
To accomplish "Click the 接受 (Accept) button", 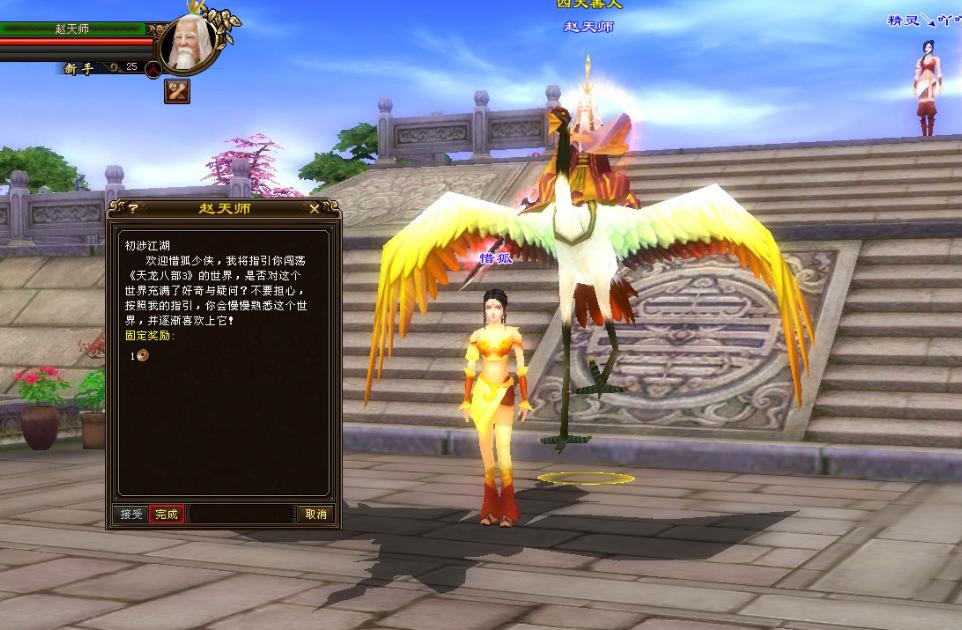I will pyautogui.click(x=131, y=514).
